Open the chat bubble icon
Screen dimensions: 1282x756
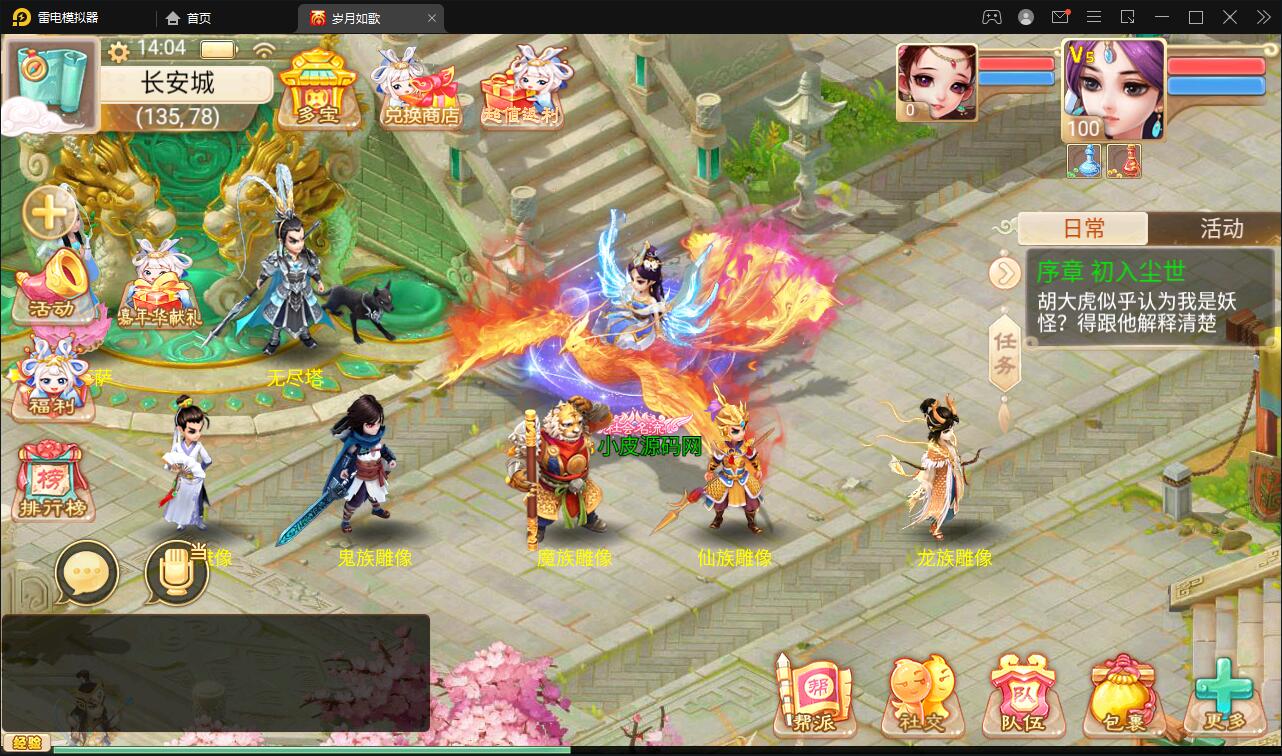pyautogui.click(x=88, y=573)
